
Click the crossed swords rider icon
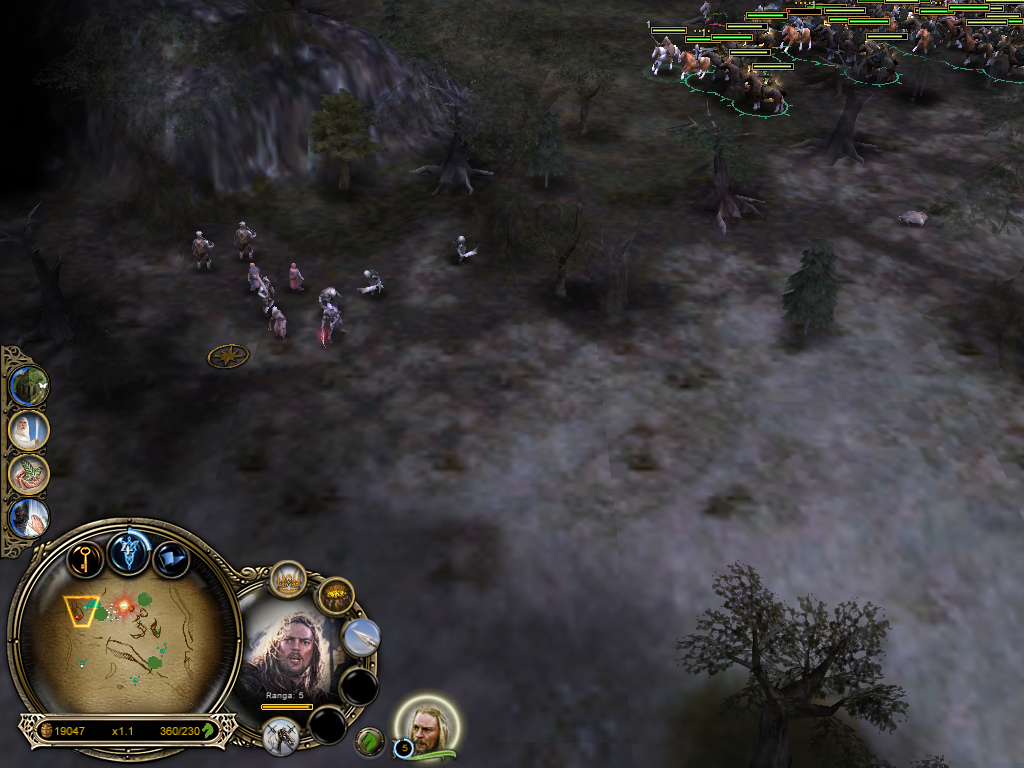[281, 735]
